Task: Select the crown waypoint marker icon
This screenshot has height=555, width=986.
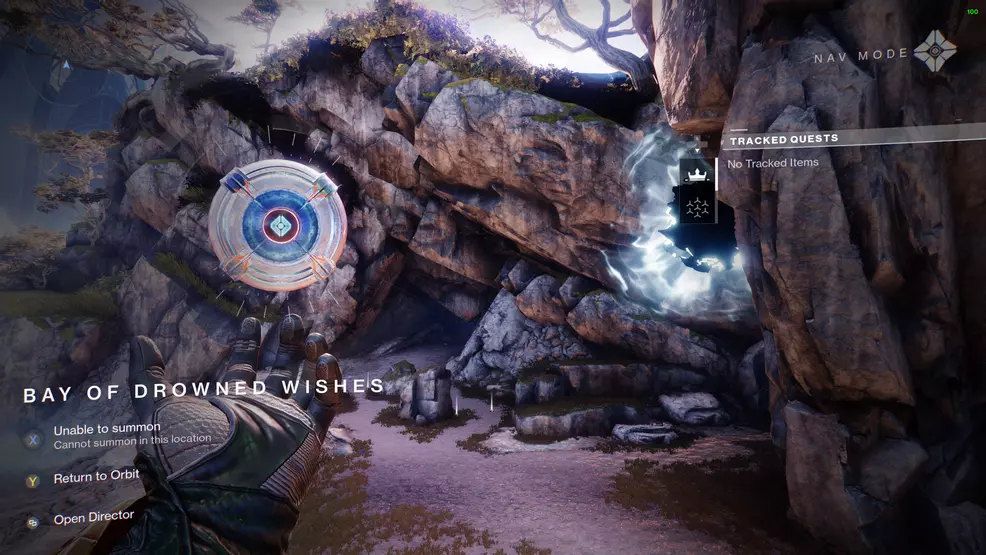Action: (698, 176)
